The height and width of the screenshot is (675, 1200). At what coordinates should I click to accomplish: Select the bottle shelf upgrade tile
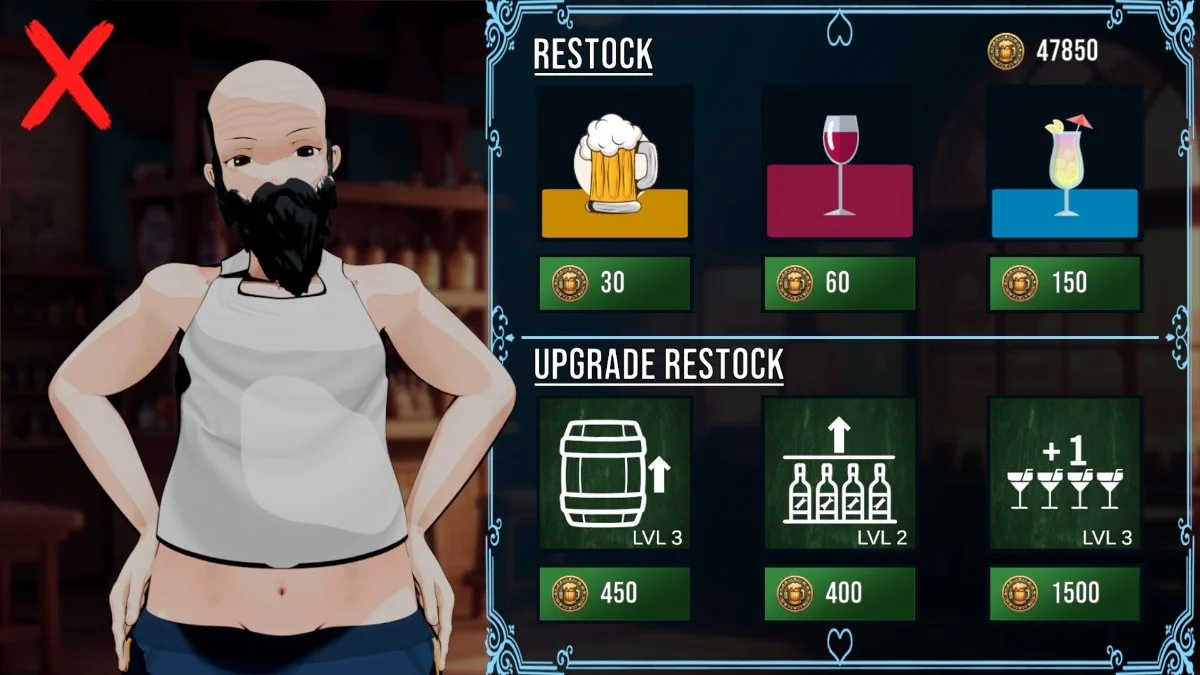pos(839,473)
